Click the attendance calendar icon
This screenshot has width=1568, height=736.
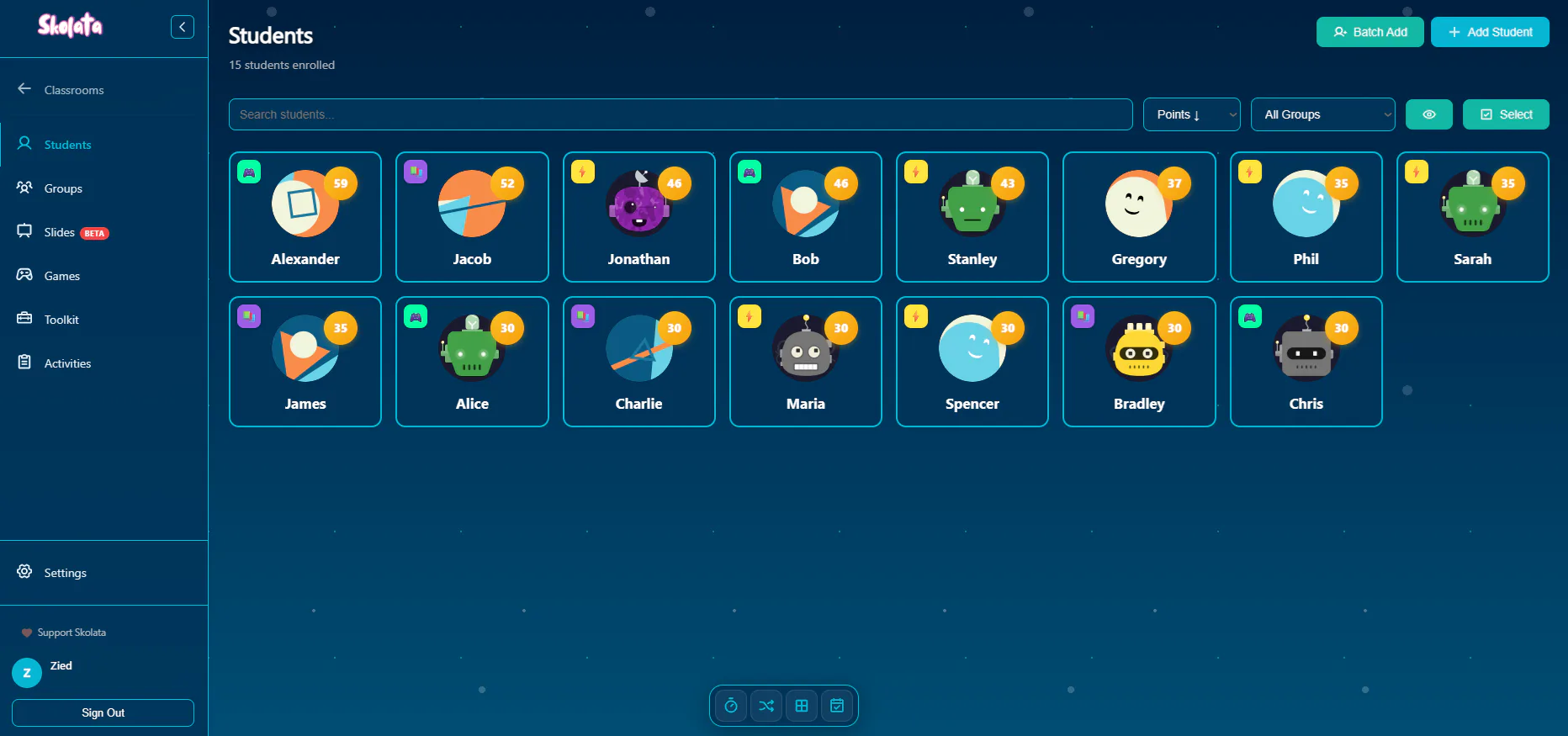[836, 706]
